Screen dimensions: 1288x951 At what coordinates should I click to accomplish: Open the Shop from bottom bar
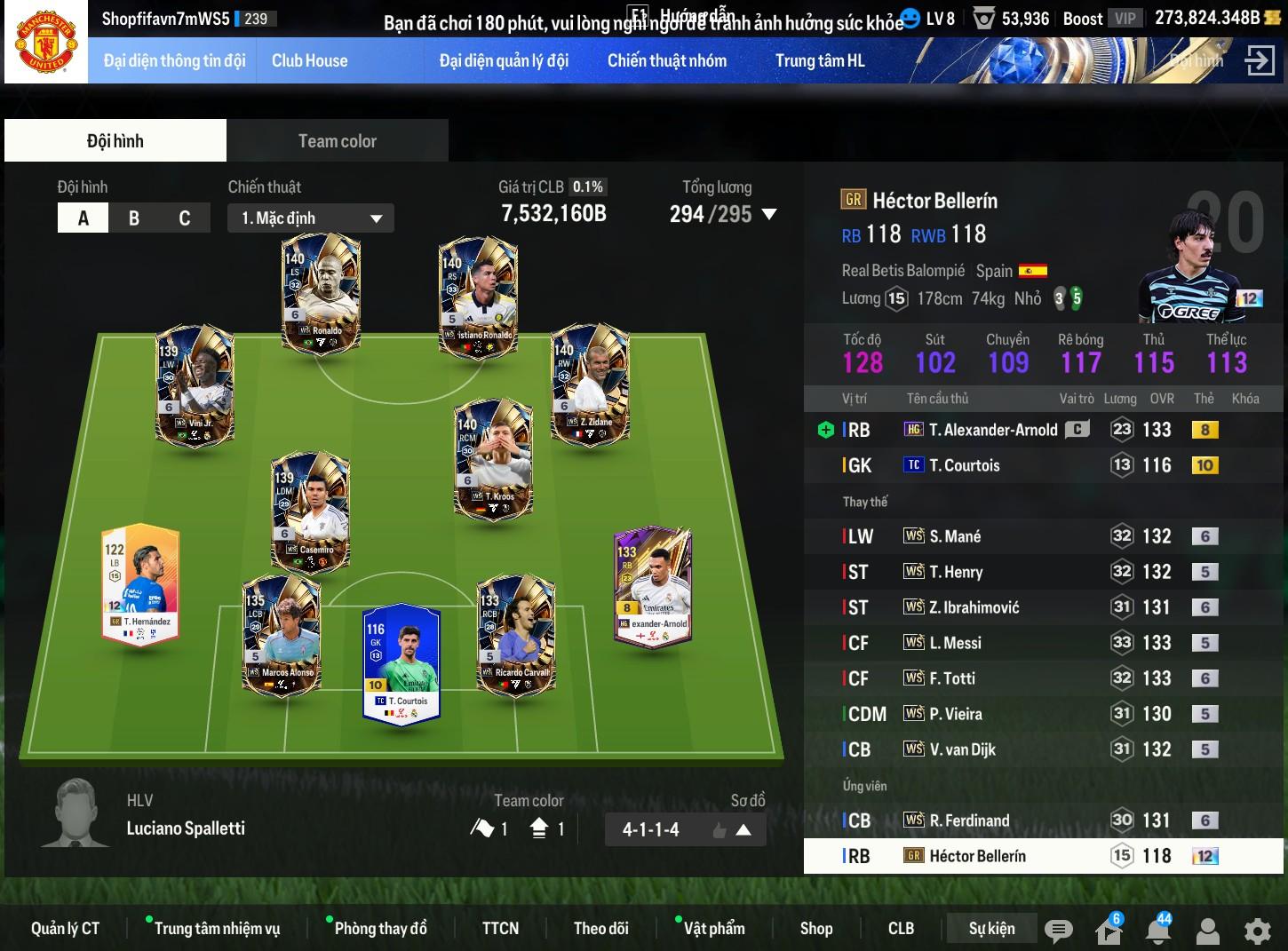pyautogui.click(x=815, y=928)
